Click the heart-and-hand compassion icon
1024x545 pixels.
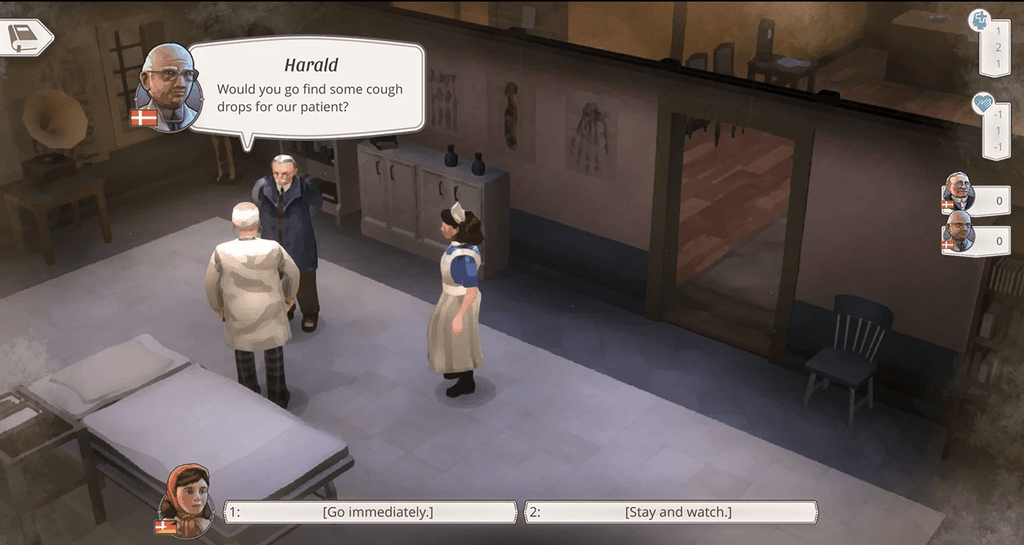pos(984,104)
